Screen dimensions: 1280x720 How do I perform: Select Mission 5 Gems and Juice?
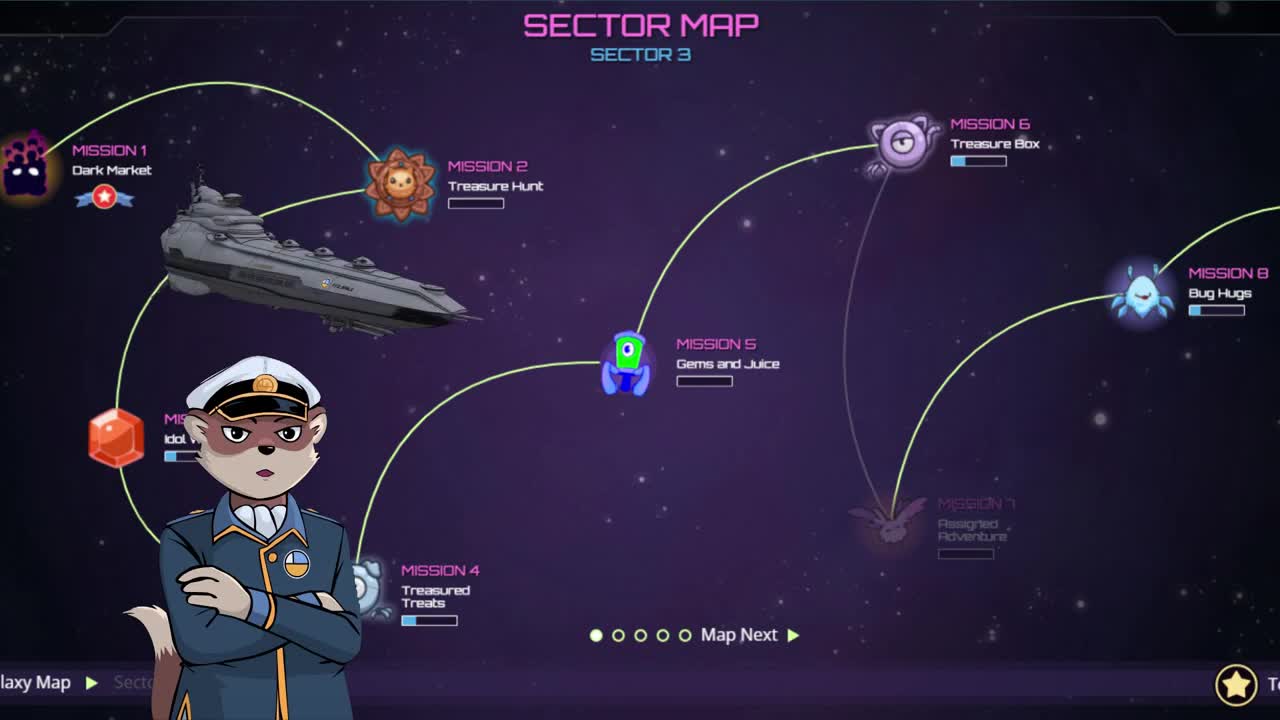coord(627,362)
